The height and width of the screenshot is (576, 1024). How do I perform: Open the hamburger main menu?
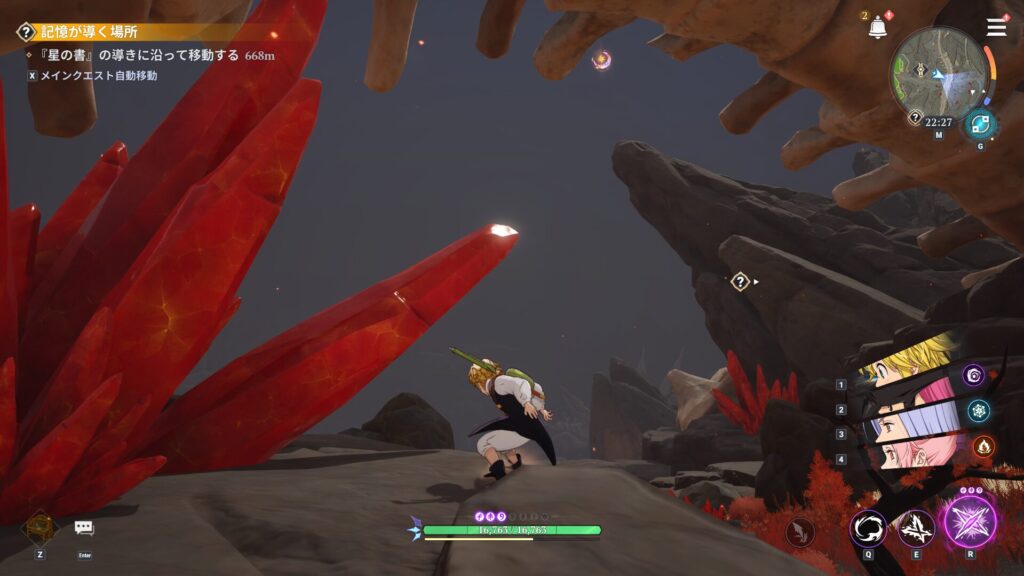[996, 27]
